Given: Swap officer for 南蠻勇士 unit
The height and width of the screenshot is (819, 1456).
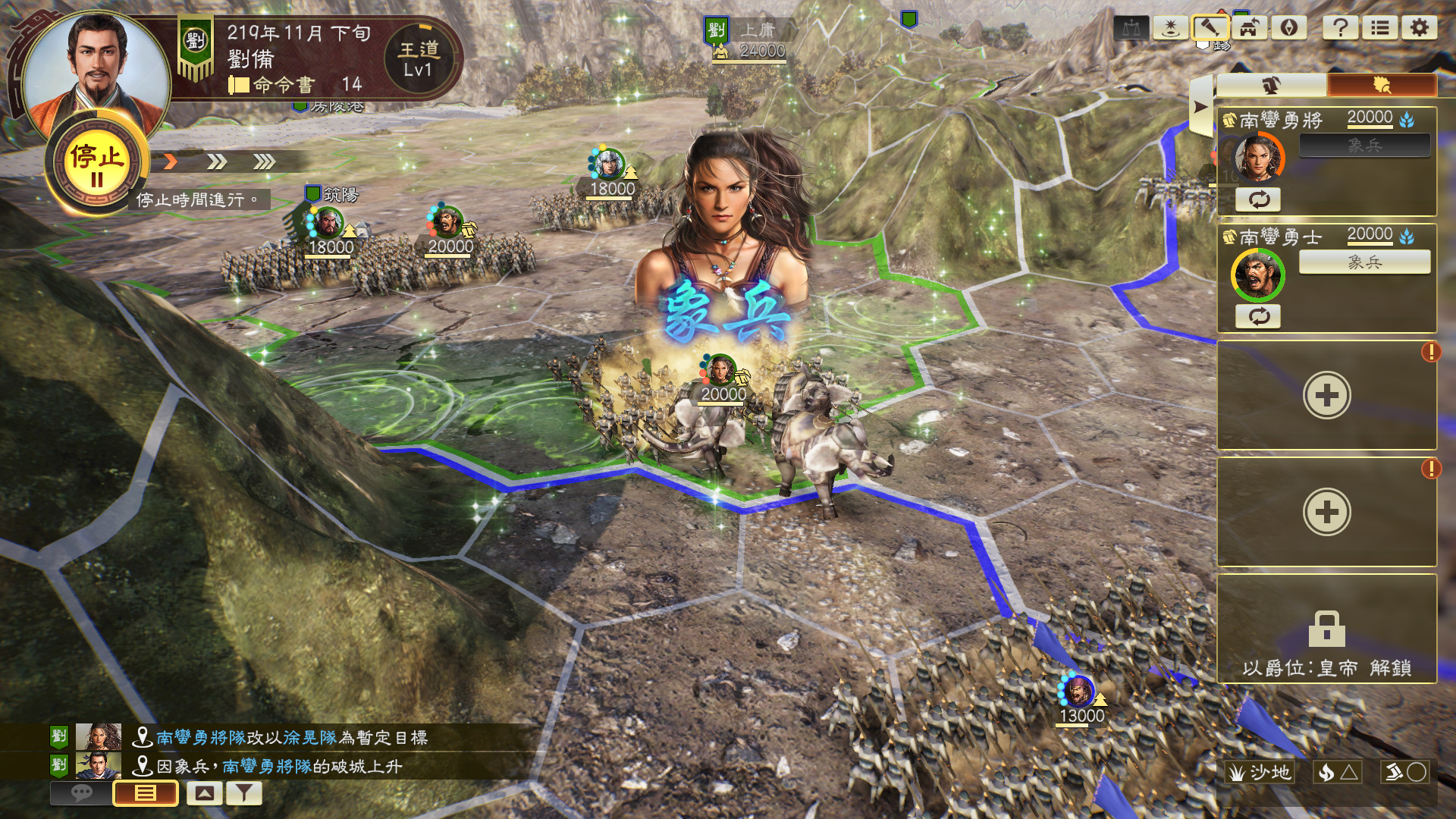Looking at the screenshot, I should point(1259,316).
